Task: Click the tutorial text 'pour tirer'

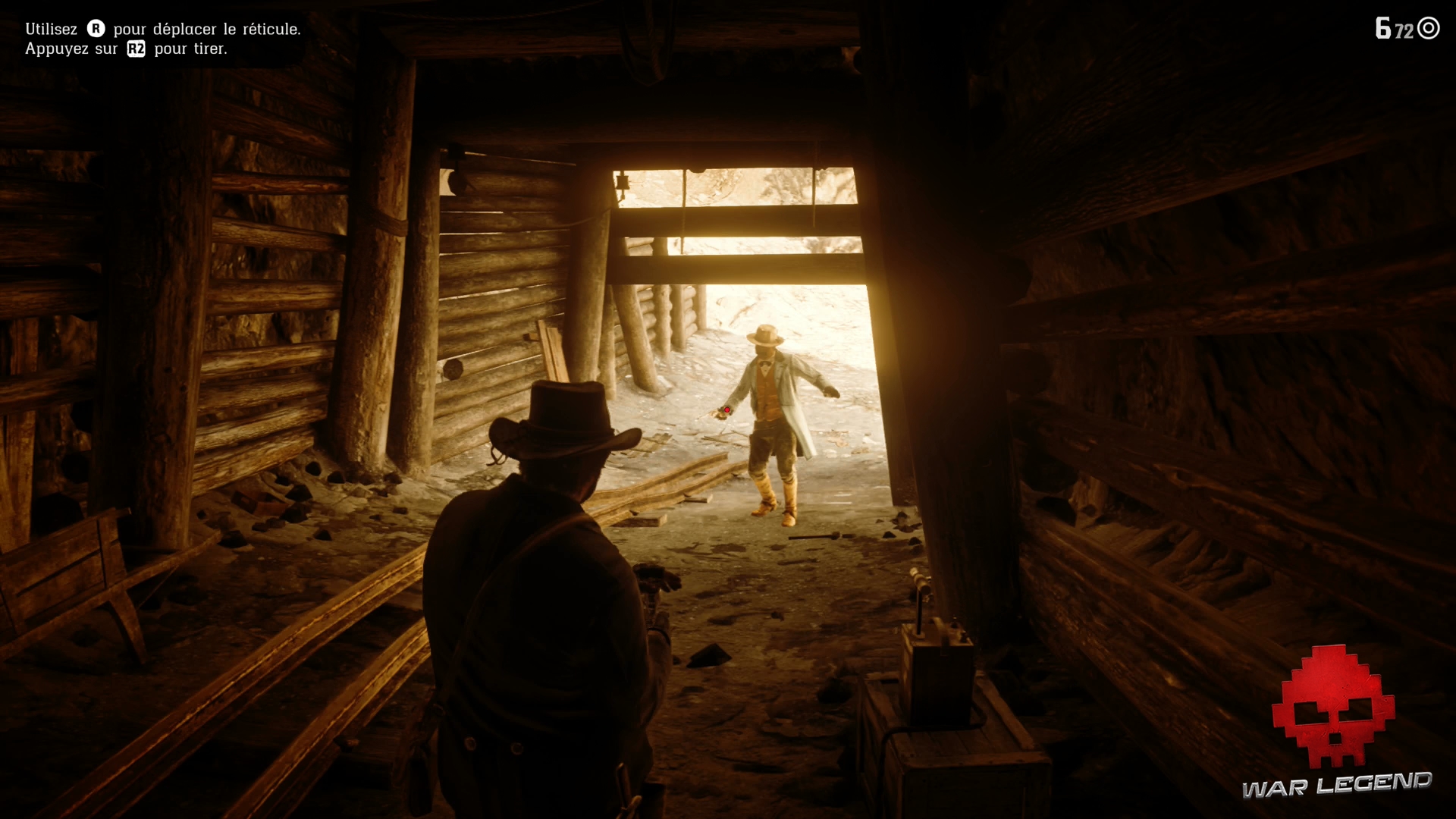Action: click(192, 49)
